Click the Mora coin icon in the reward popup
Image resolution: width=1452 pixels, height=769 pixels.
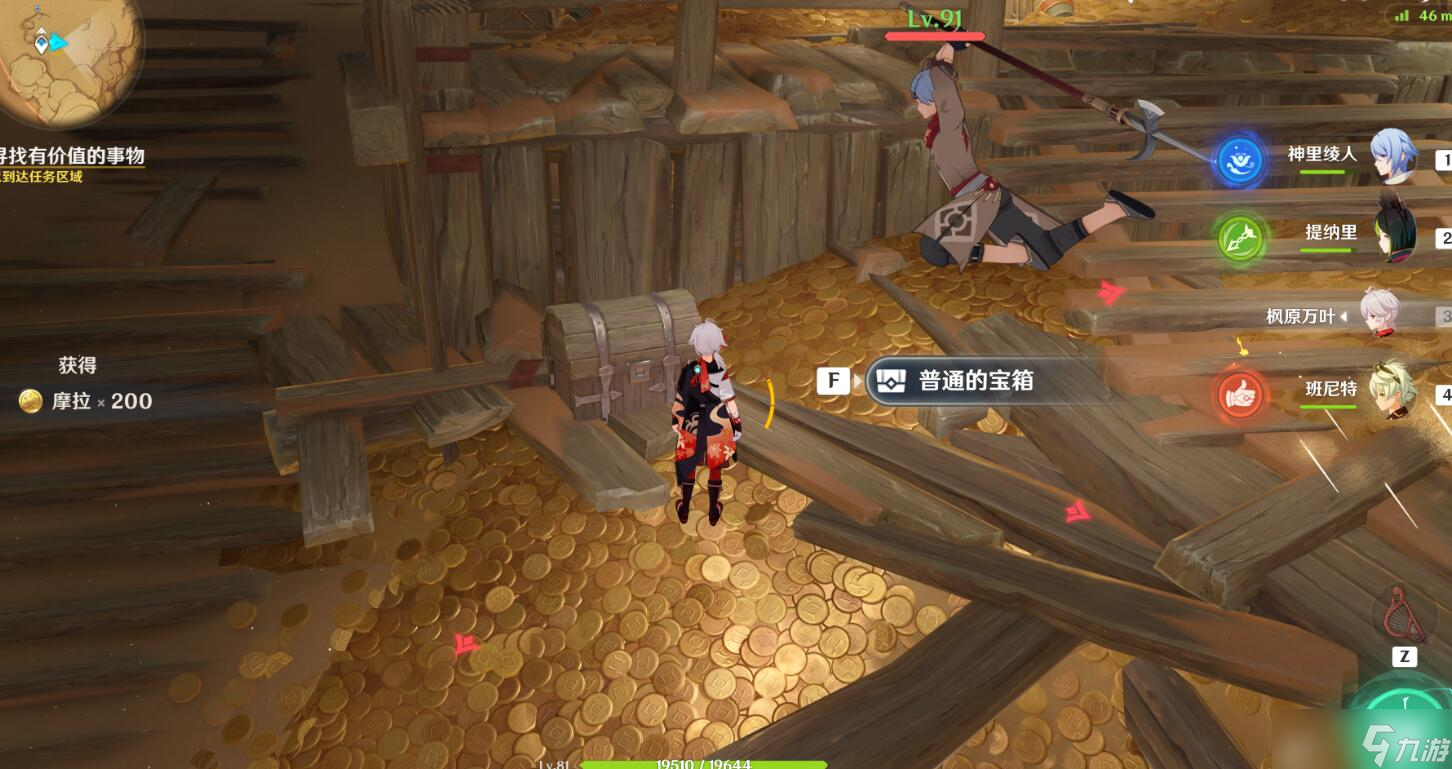click(30, 401)
